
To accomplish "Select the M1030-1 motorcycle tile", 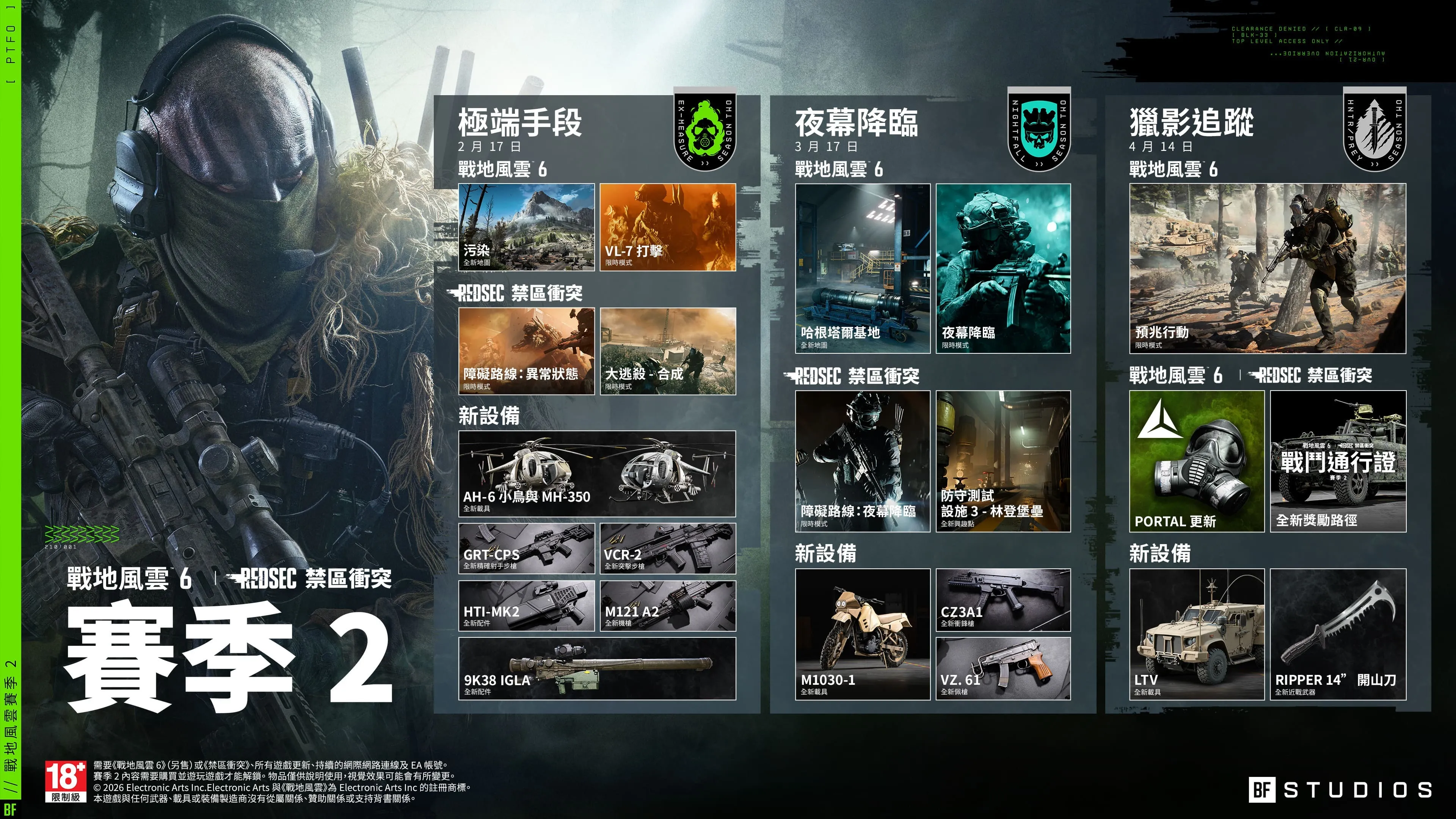I will (863, 634).
